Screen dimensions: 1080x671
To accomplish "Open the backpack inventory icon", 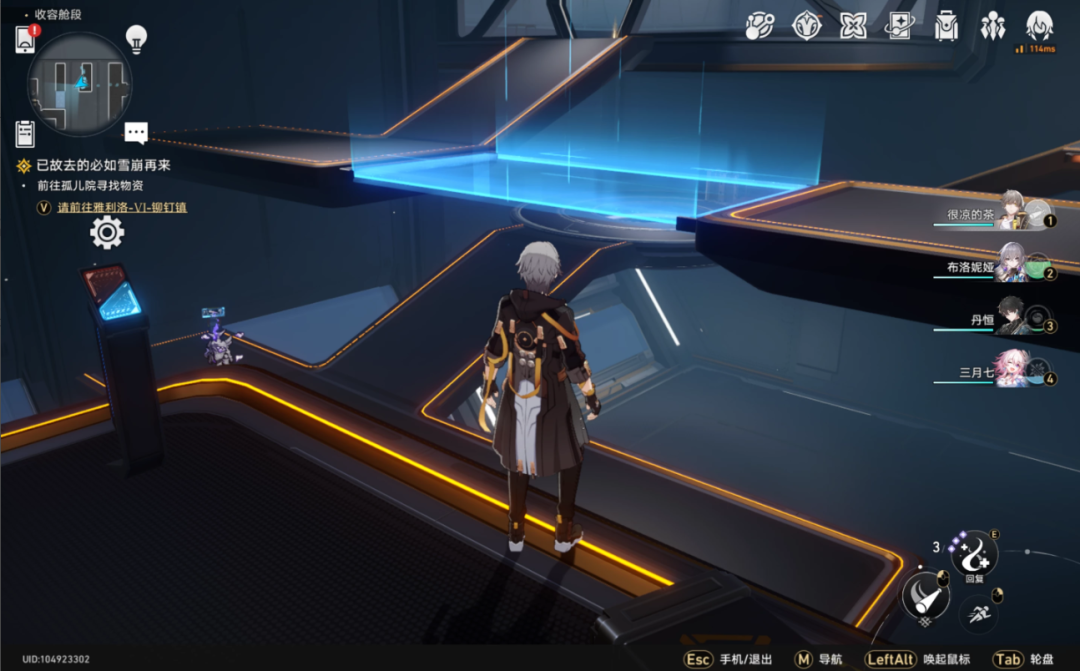I will [946, 26].
